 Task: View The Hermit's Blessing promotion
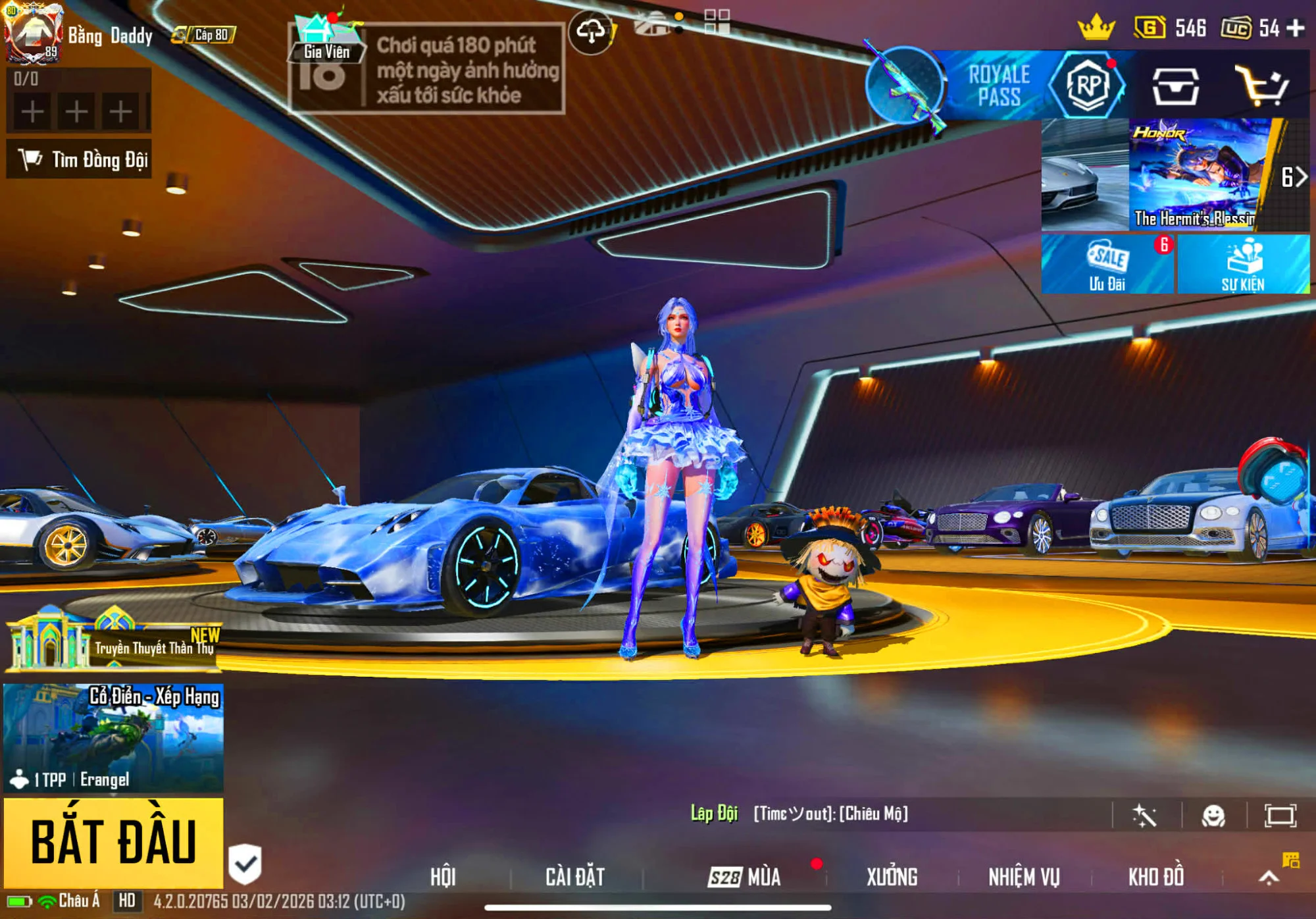coord(1194,174)
